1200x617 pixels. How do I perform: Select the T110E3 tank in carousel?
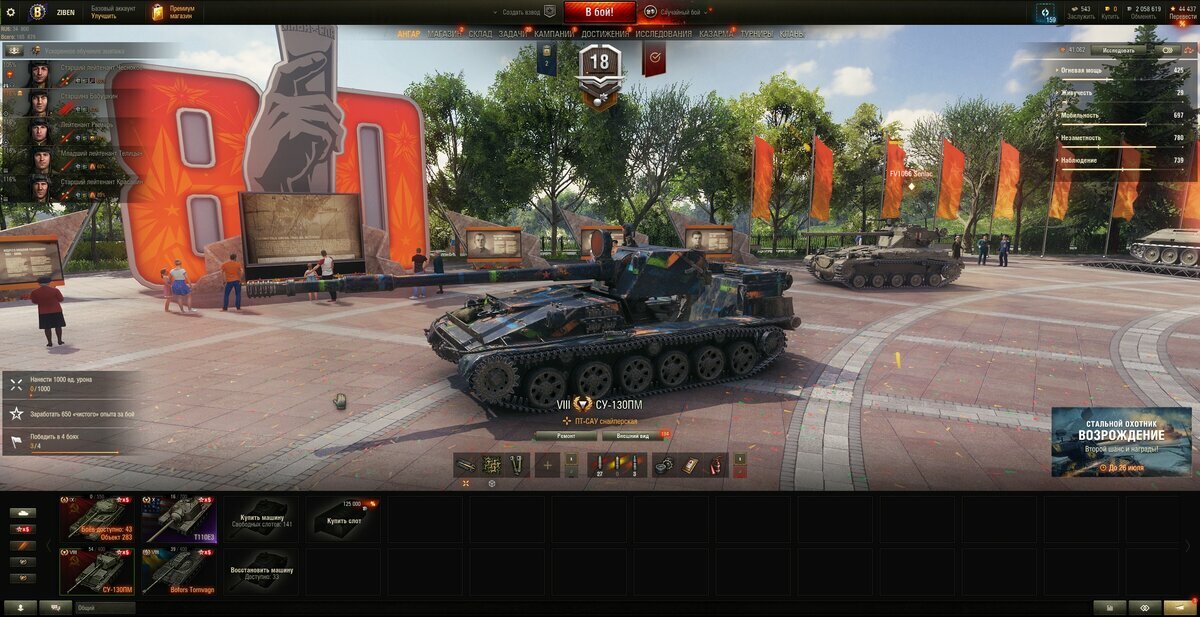point(179,518)
